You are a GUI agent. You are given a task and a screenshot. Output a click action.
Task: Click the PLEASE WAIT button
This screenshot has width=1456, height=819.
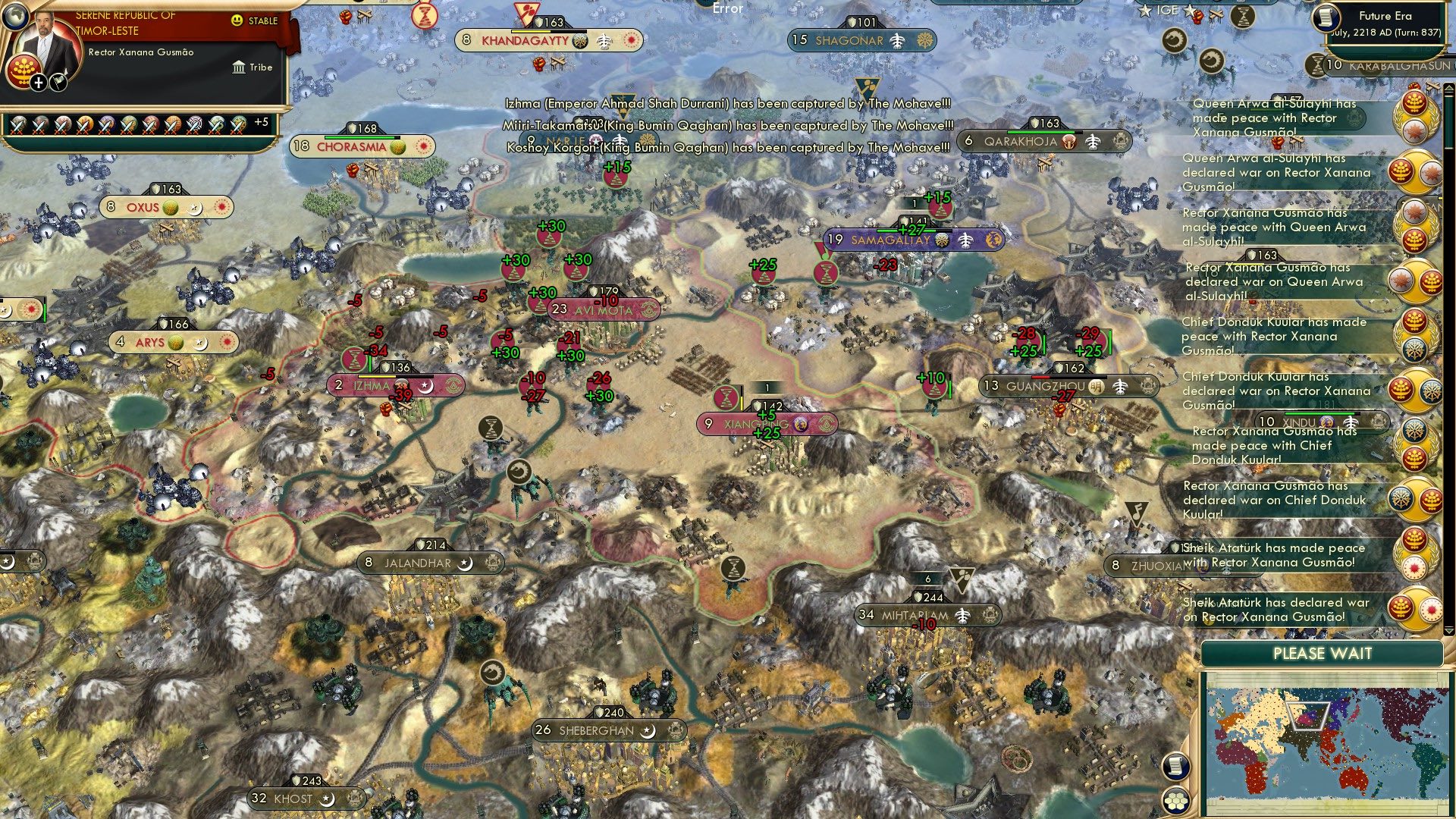tap(1323, 653)
